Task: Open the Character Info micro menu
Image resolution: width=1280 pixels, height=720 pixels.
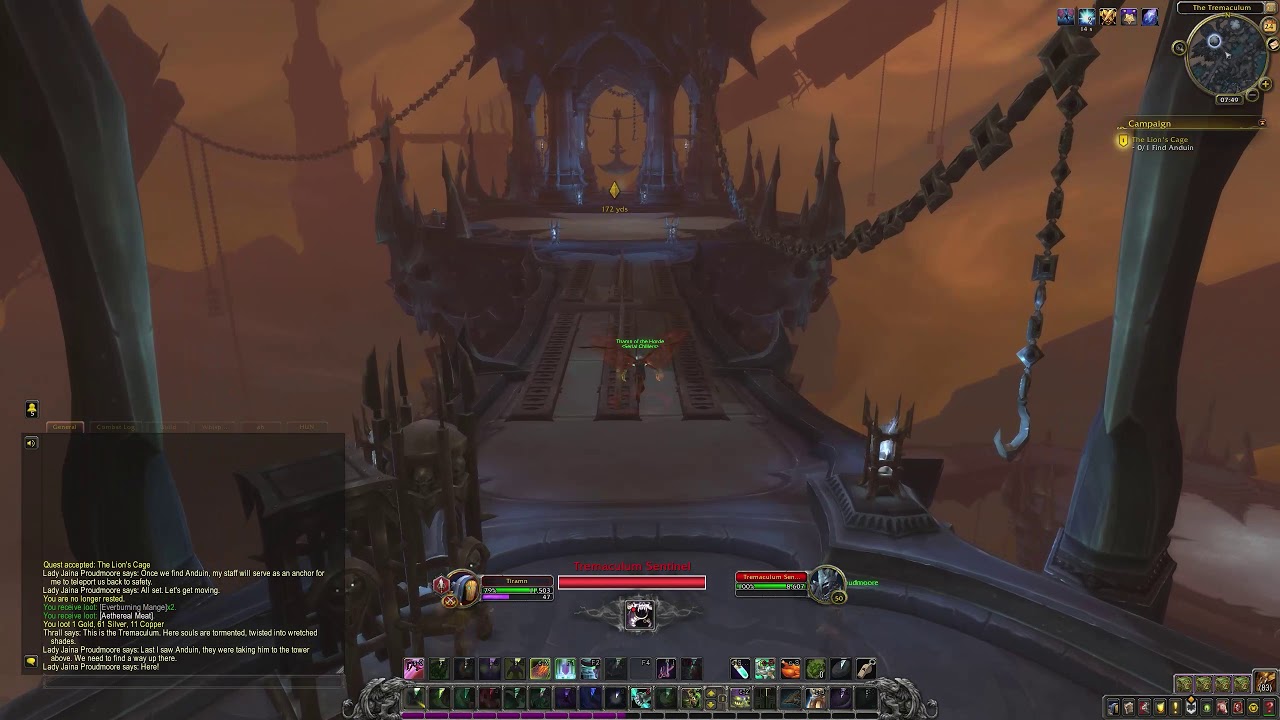Action: 1112,707
